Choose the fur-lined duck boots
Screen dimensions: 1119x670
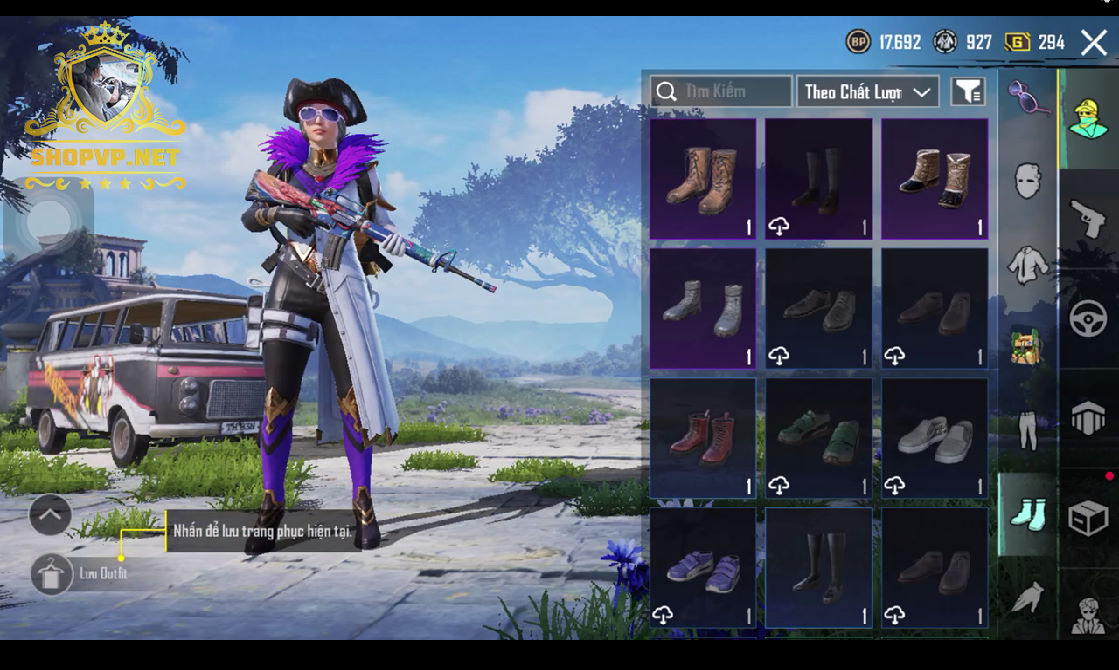click(934, 180)
